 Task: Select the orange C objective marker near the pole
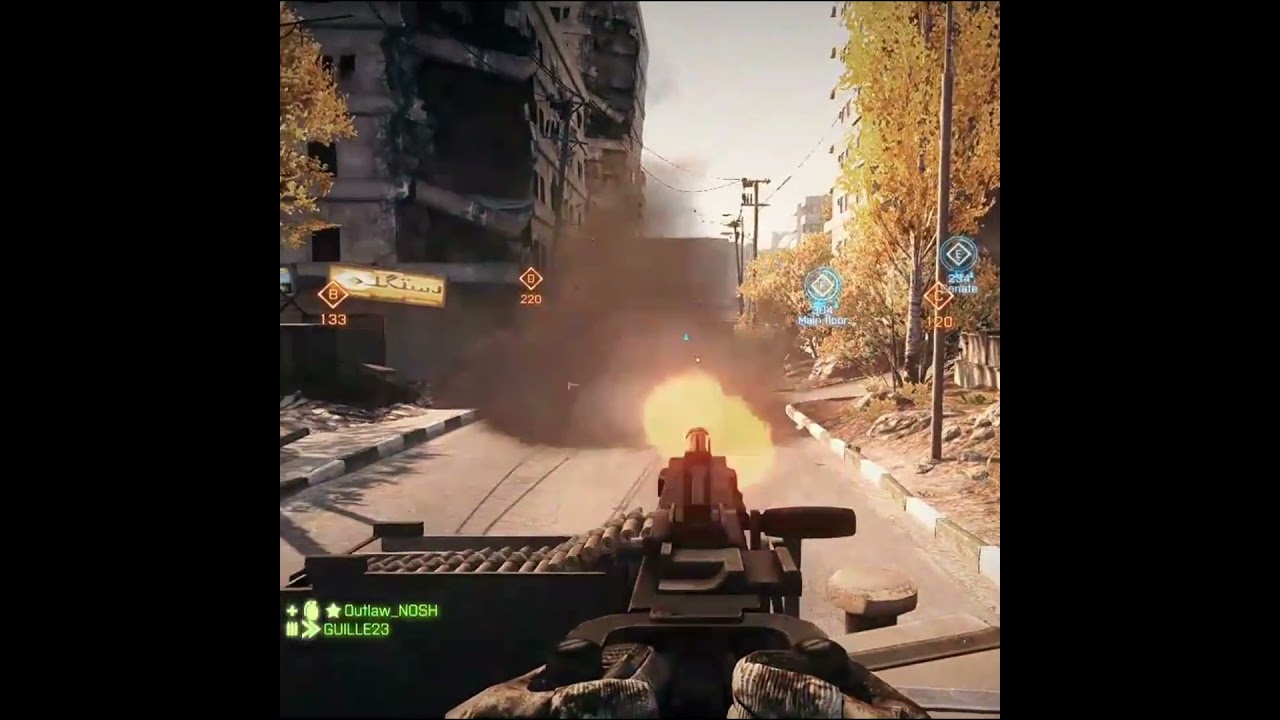pos(938,297)
